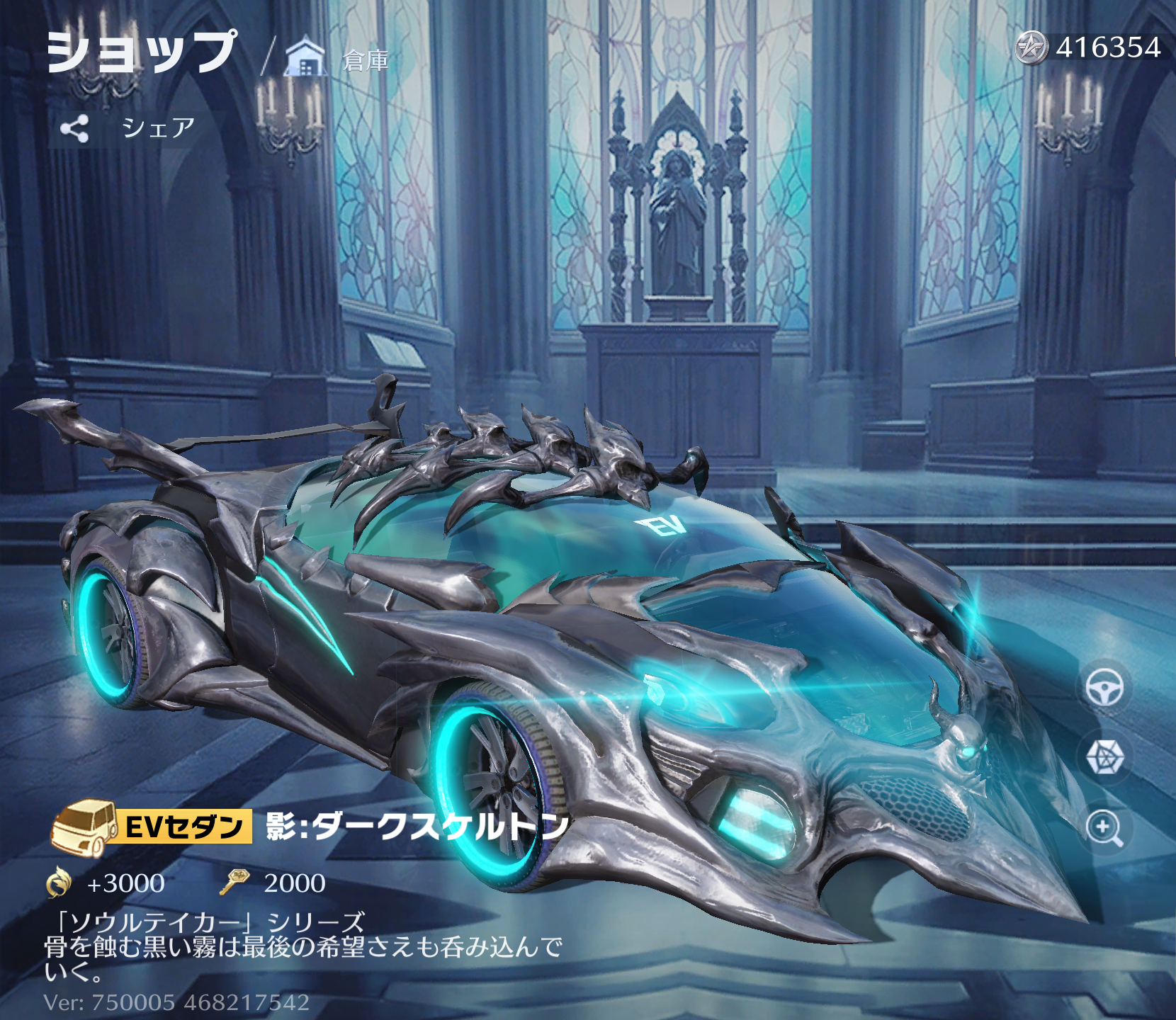Open the 倉庫 warehouse link
This screenshot has width=1176, height=1020.
click(339, 59)
